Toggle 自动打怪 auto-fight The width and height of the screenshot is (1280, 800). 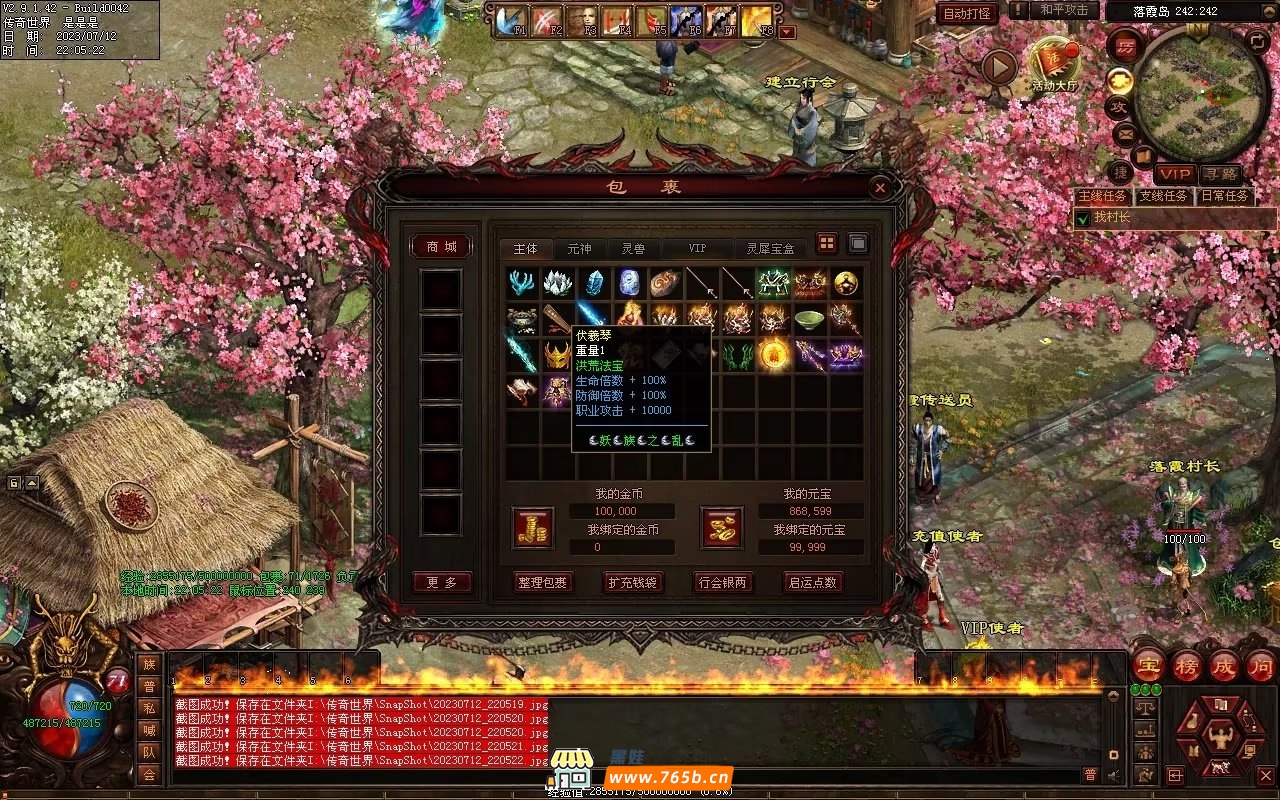[x=967, y=13]
